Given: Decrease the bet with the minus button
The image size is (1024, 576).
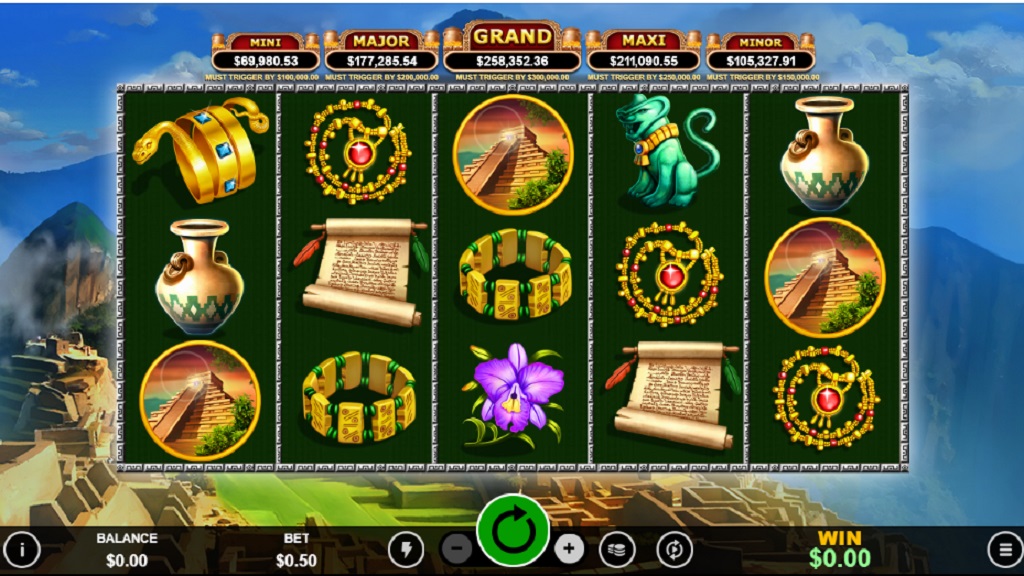Looking at the screenshot, I should coord(457,548).
